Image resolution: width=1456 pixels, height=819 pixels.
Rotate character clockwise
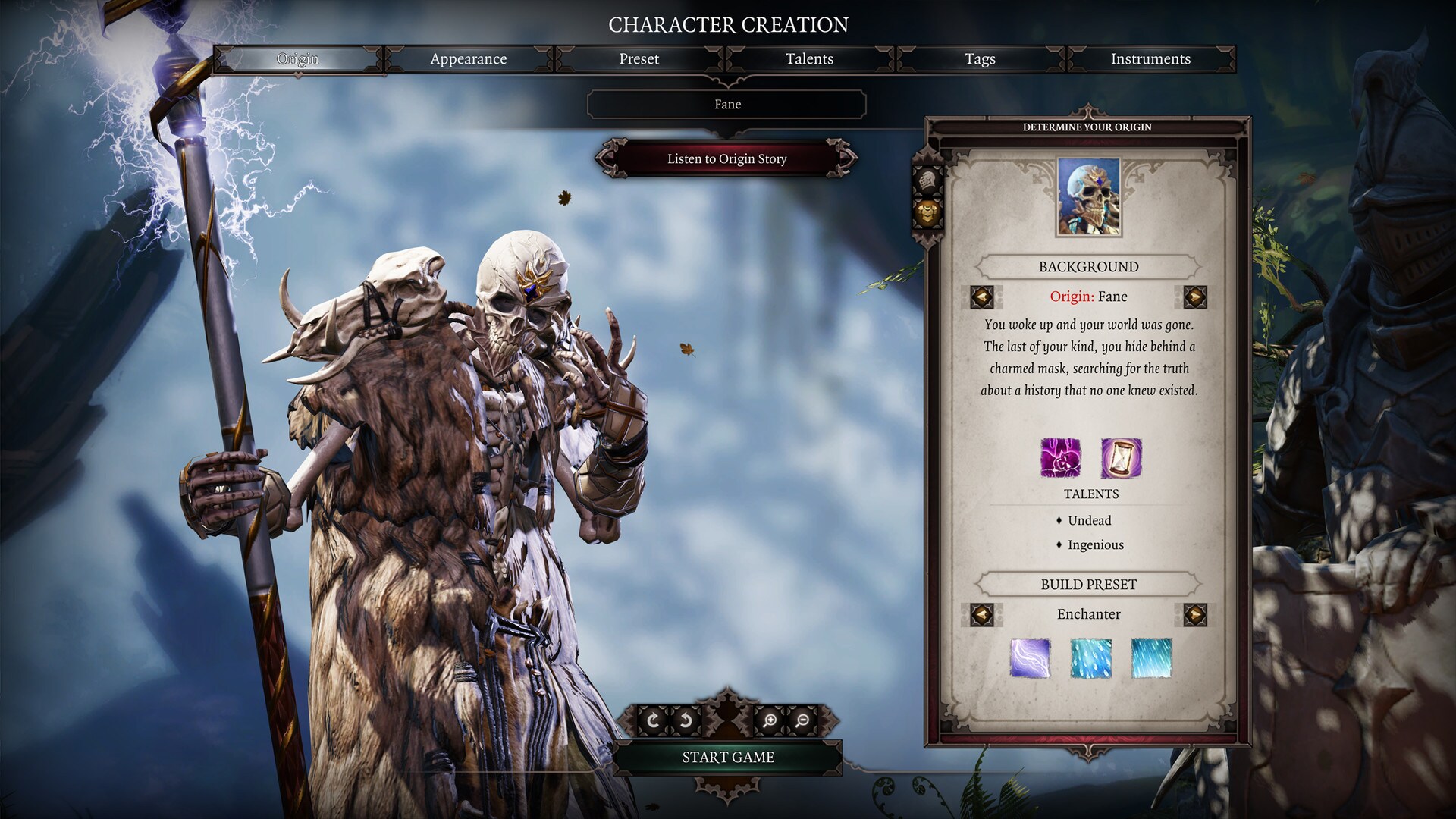(x=652, y=720)
